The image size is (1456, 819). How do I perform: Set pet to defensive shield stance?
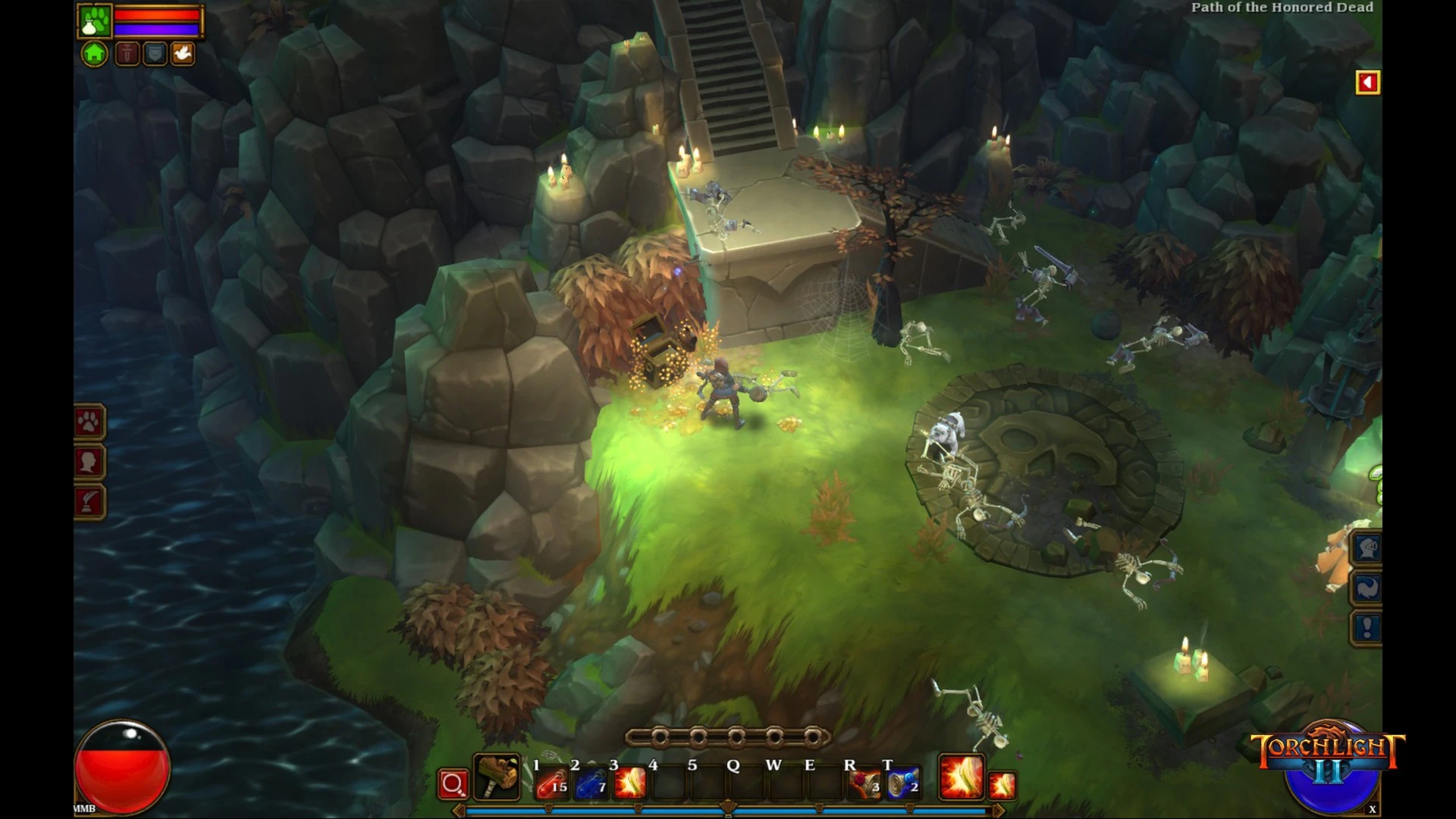(x=155, y=54)
